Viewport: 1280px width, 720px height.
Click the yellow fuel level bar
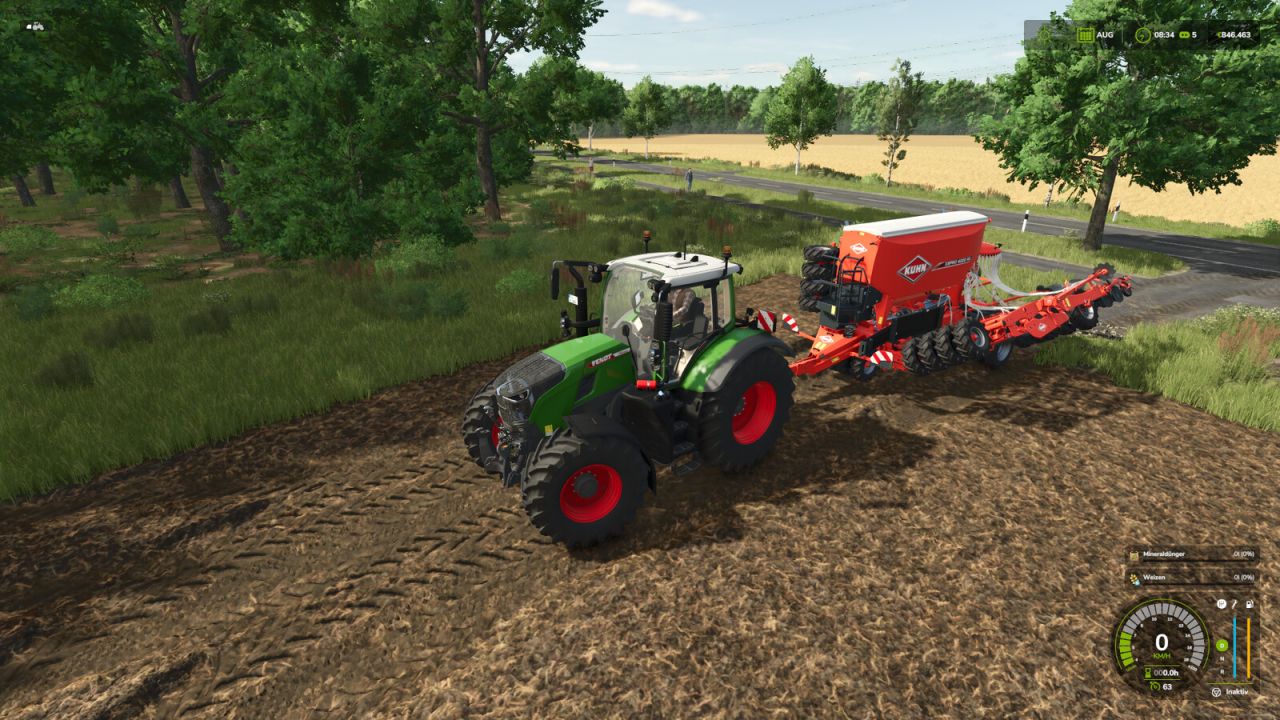pos(1248,648)
